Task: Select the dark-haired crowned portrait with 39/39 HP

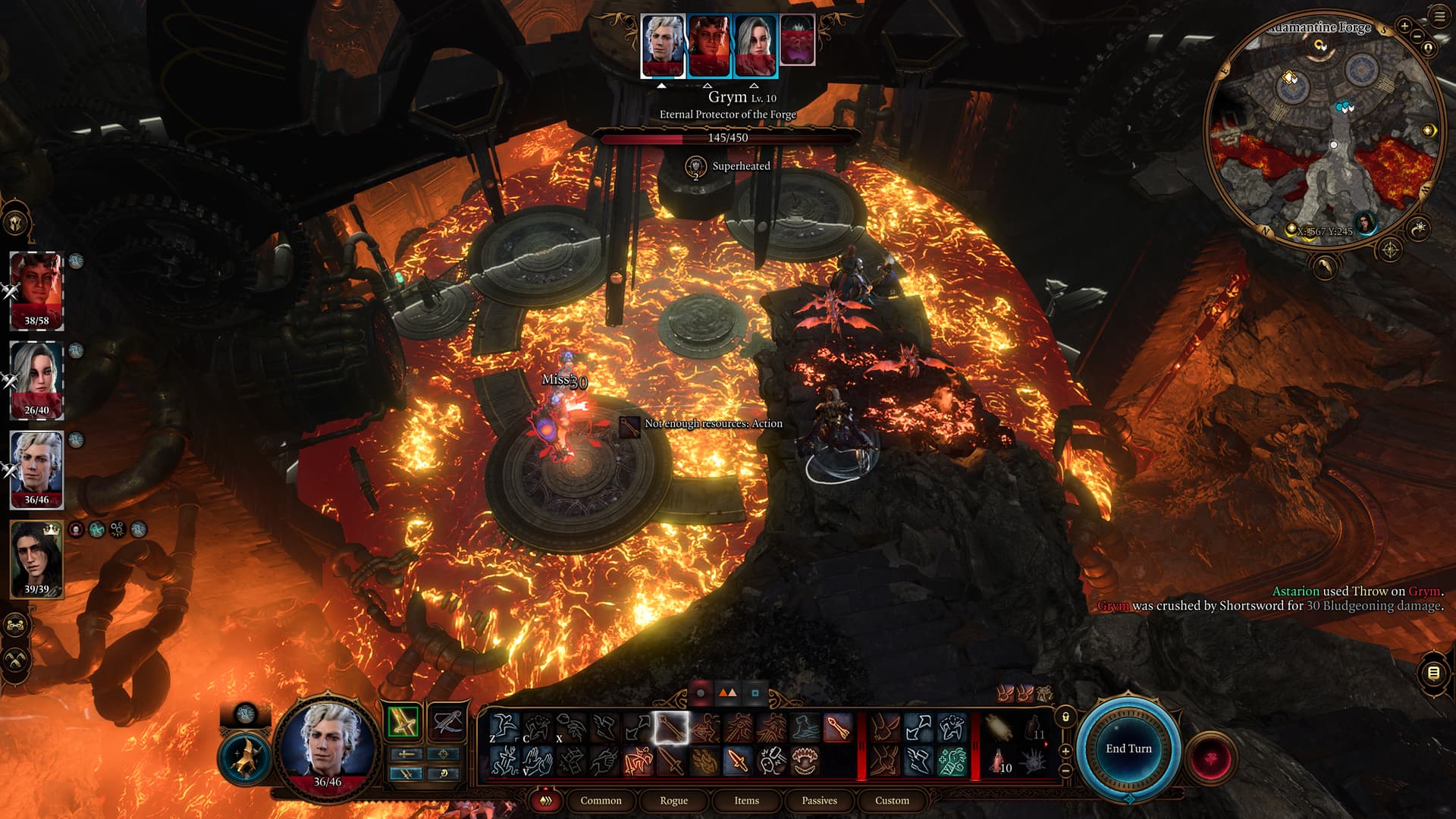Action: (36, 559)
